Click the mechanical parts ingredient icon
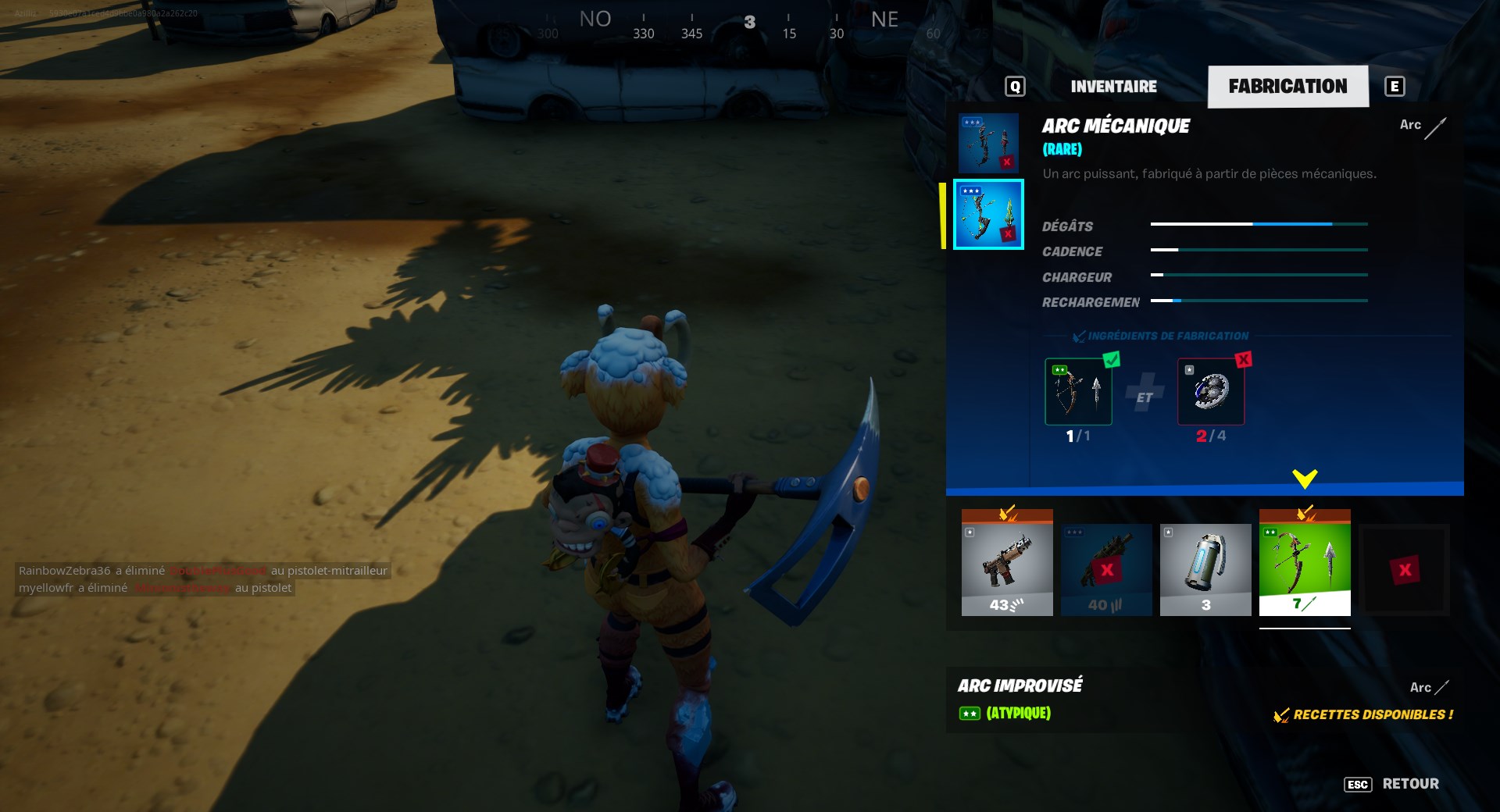The height and width of the screenshot is (812, 1500). [x=1211, y=390]
